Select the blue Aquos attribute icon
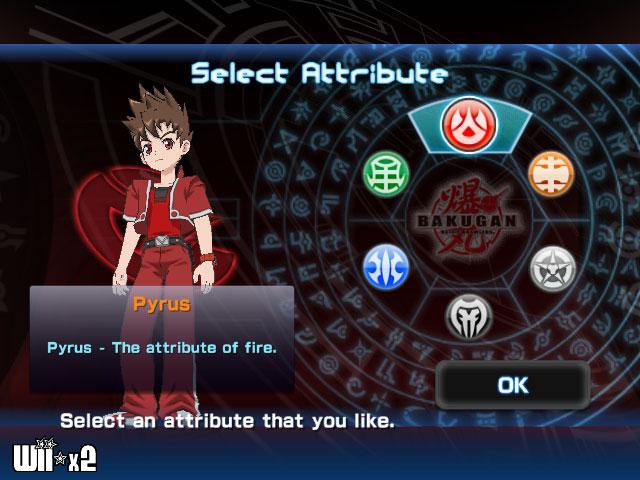This screenshot has width=640, height=480. coord(383,266)
